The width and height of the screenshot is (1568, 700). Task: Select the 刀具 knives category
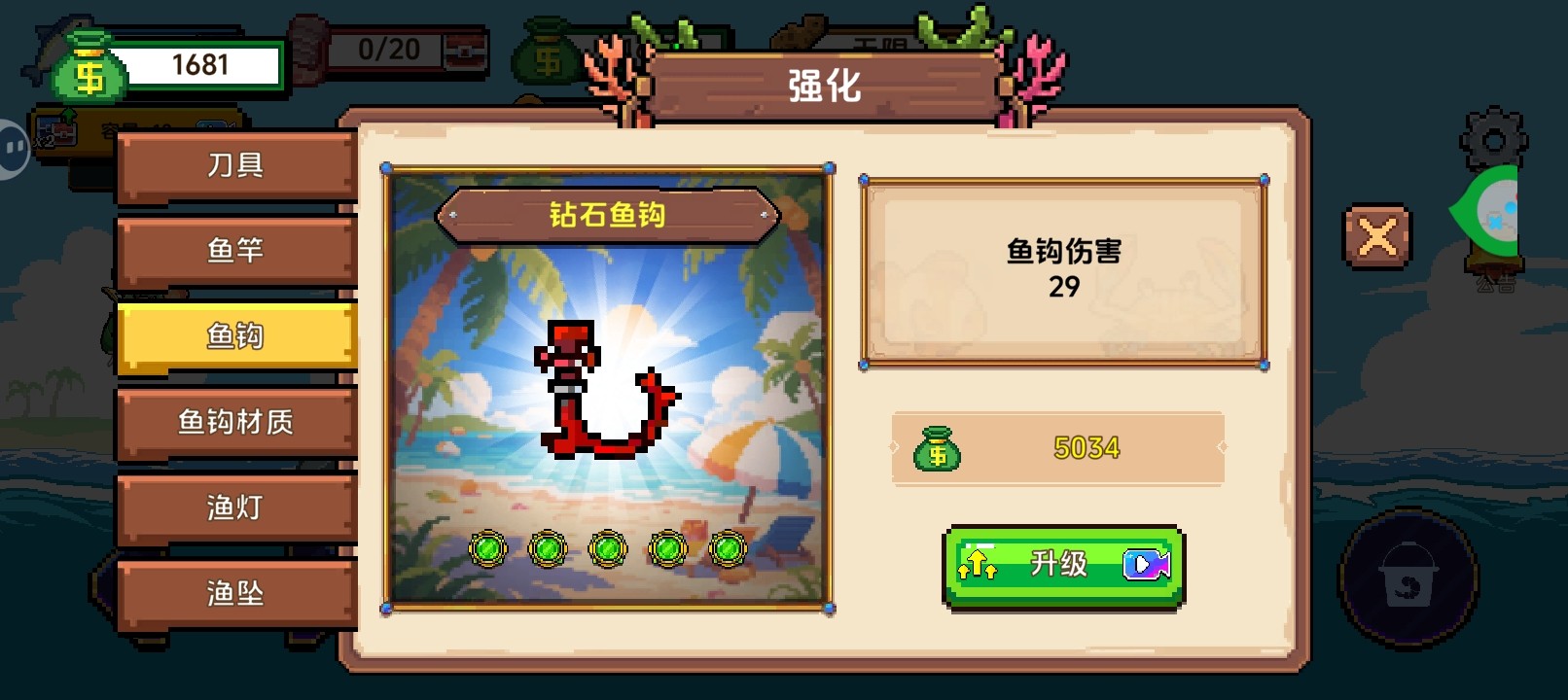tap(234, 163)
